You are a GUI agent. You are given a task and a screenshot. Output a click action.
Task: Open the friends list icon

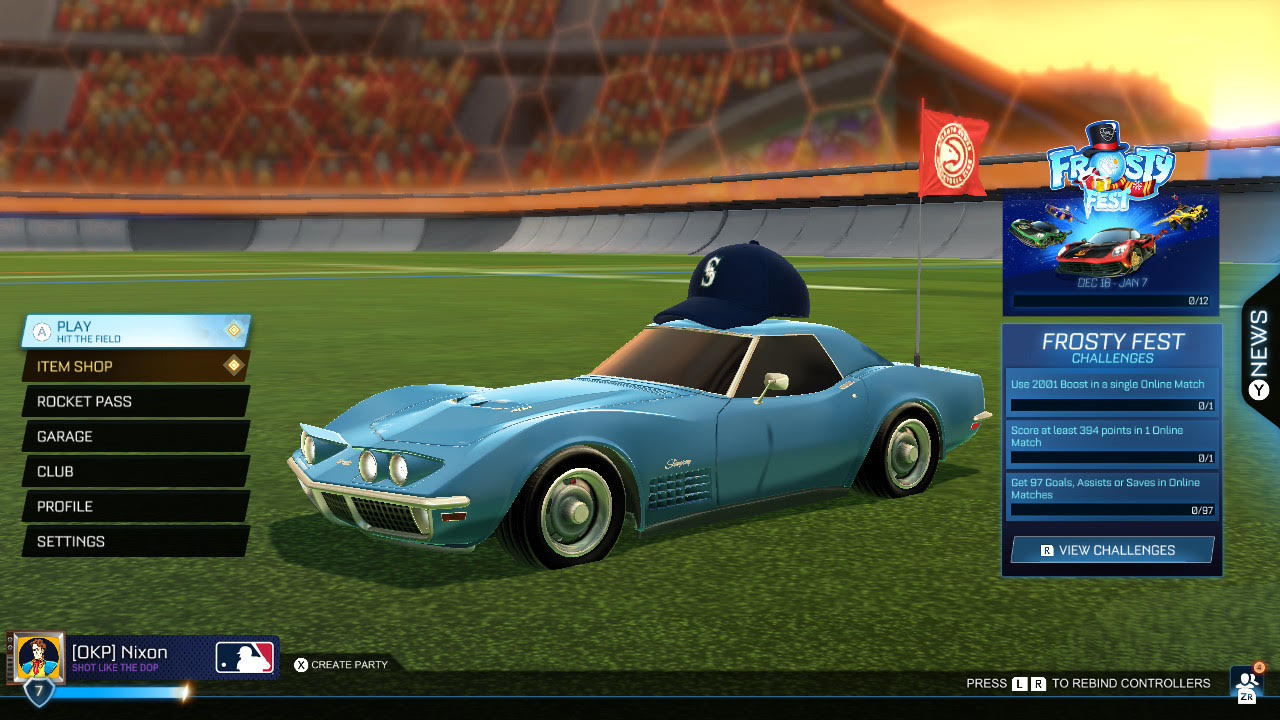coord(1246,683)
